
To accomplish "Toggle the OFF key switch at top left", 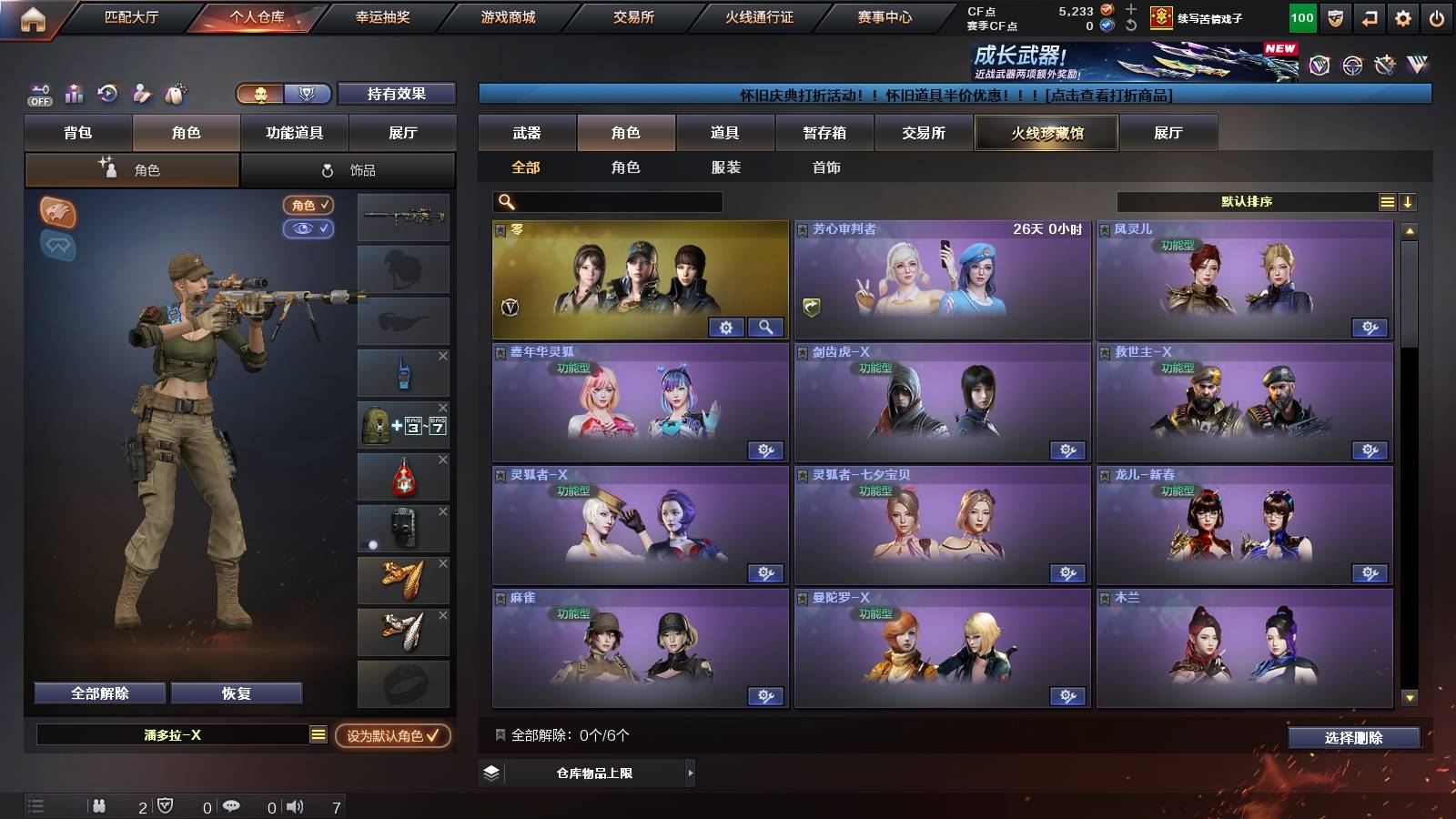I will pos(38,94).
